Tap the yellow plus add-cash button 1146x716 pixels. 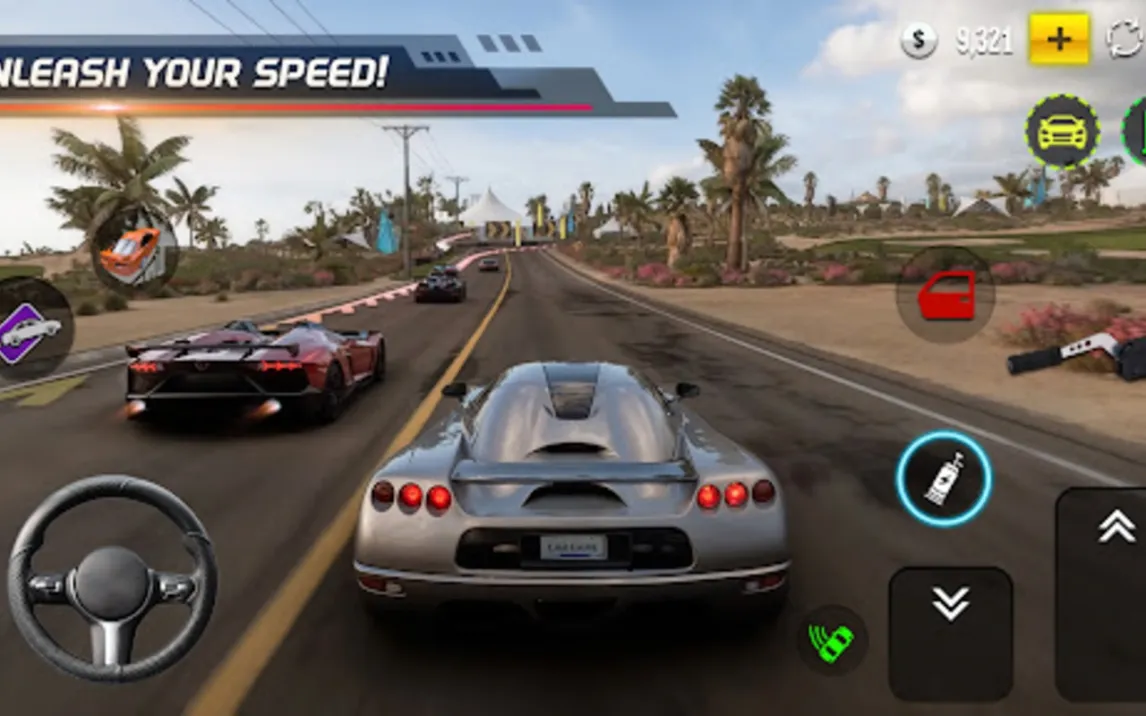pyautogui.click(x=1059, y=40)
